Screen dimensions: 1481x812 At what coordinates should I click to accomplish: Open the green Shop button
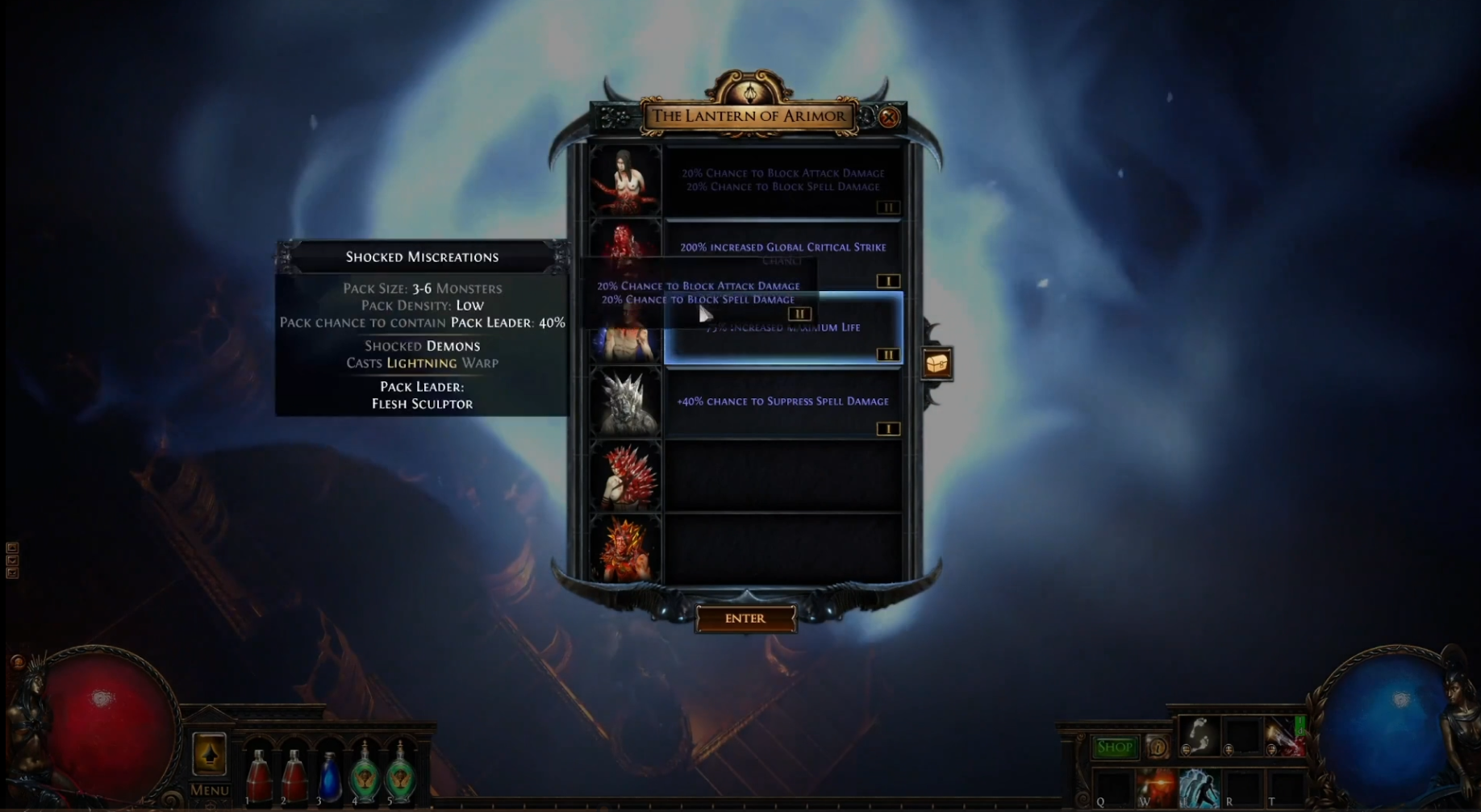coord(1114,747)
